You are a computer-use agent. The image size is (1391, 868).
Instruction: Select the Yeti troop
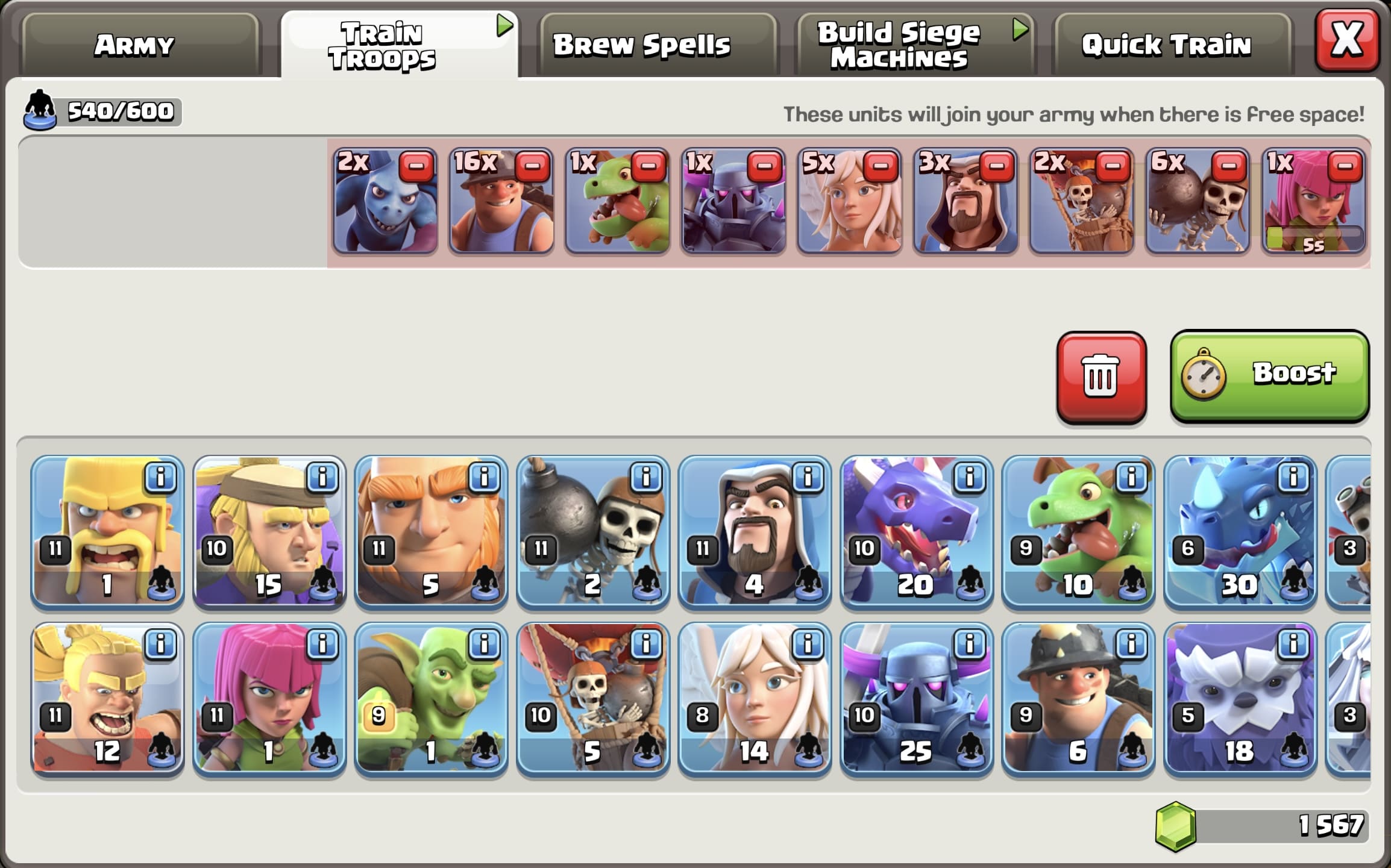pos(1239,699)
